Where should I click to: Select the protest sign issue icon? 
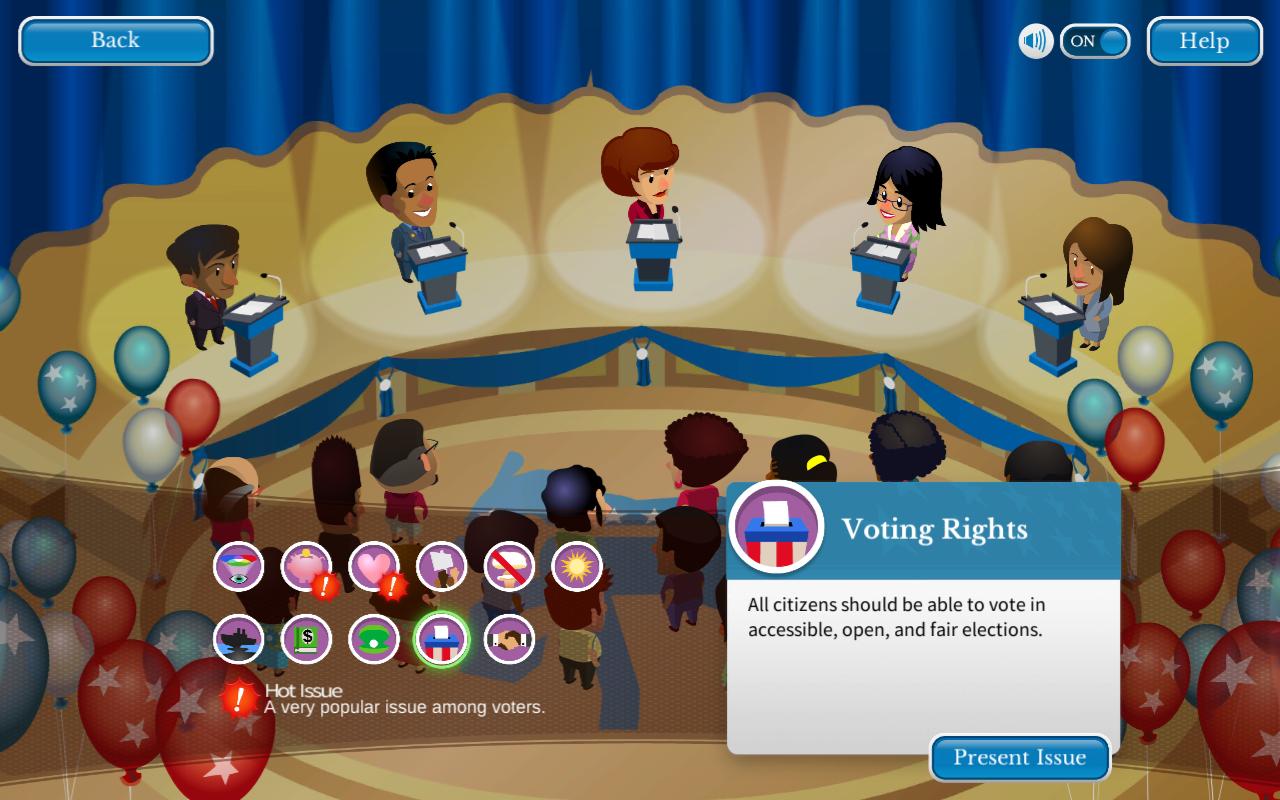pyautogui.click(x=442, y=567)
